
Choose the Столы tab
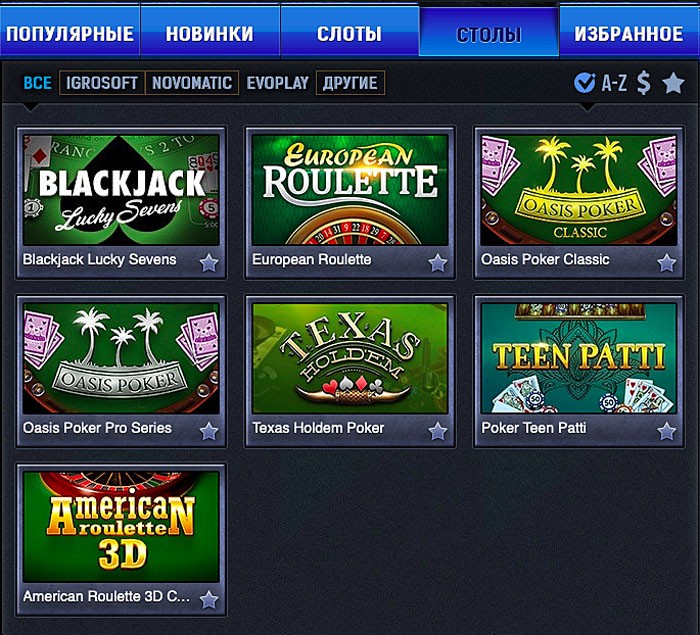(489, 34)
